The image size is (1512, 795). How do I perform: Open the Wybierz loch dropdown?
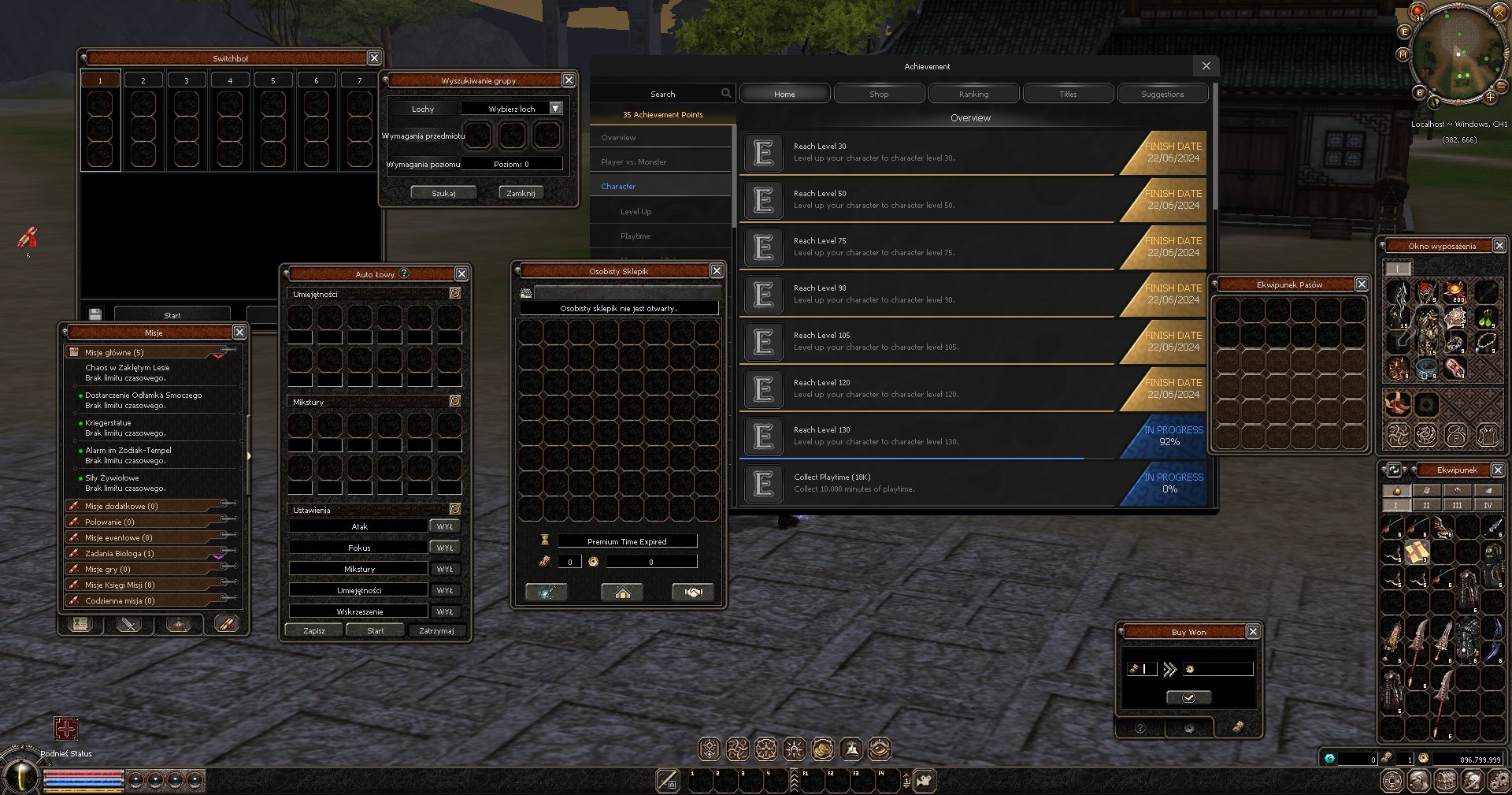click(556, 109)
